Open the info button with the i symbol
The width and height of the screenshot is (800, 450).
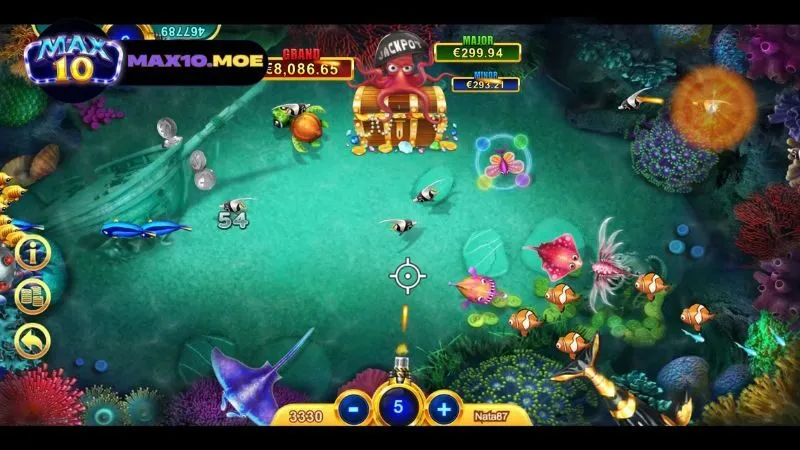point(32,253)
